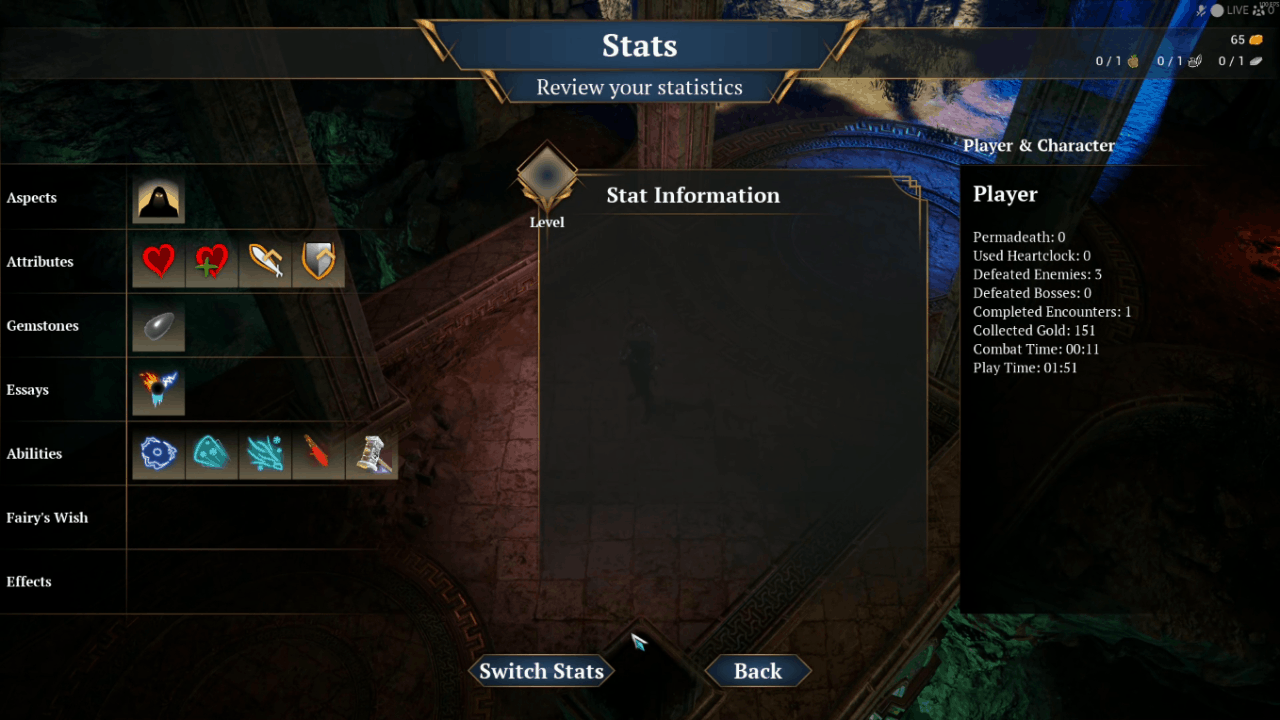The height and width of the screenshot is (720, 1280).
Task: Select the grey gemstone icon
Action: (x=159, y=326)
